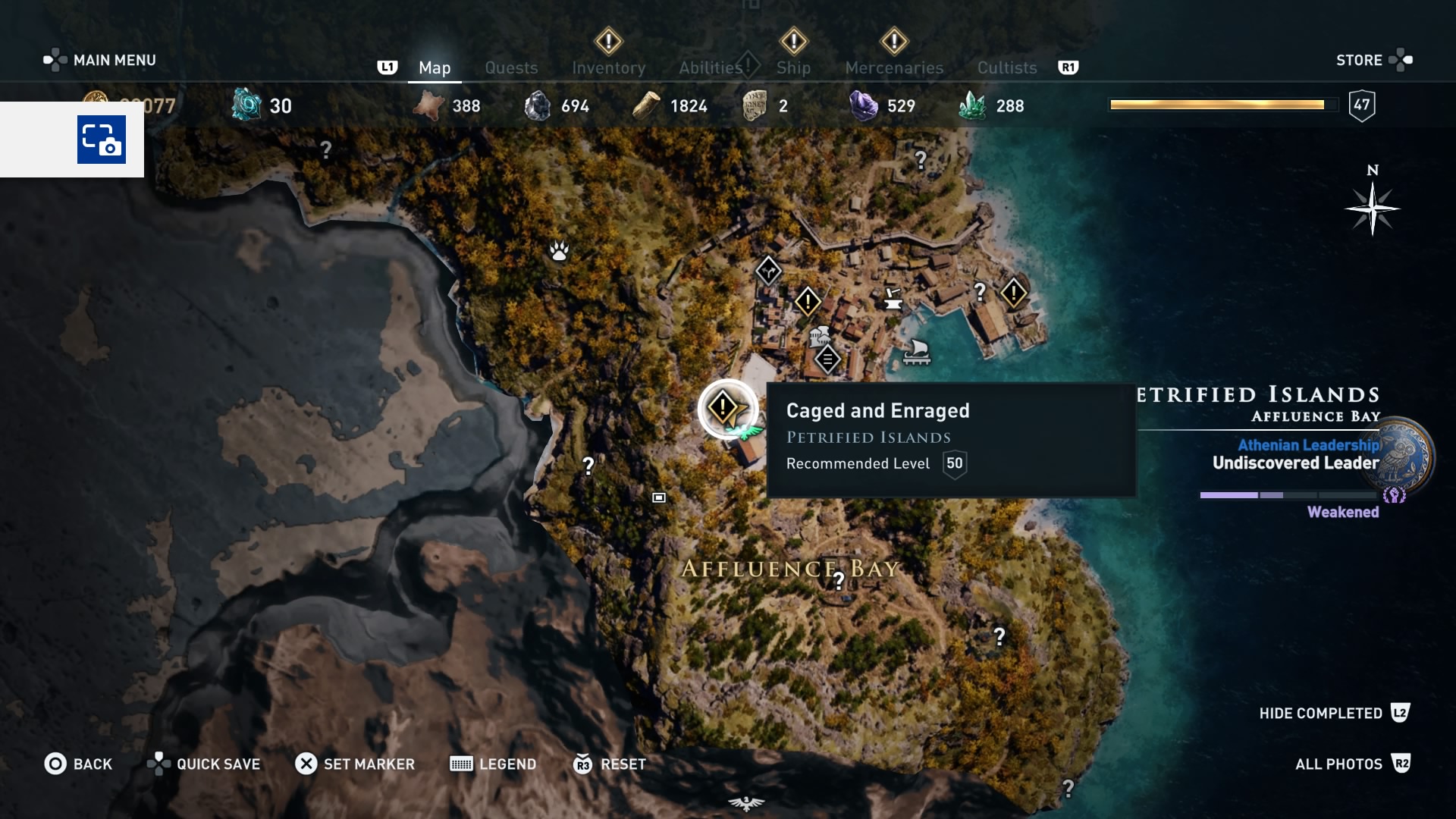Click the blacksmith anvil map marker
The image size is (1456, 819).
pyautogui.click(x=893, y=298)
